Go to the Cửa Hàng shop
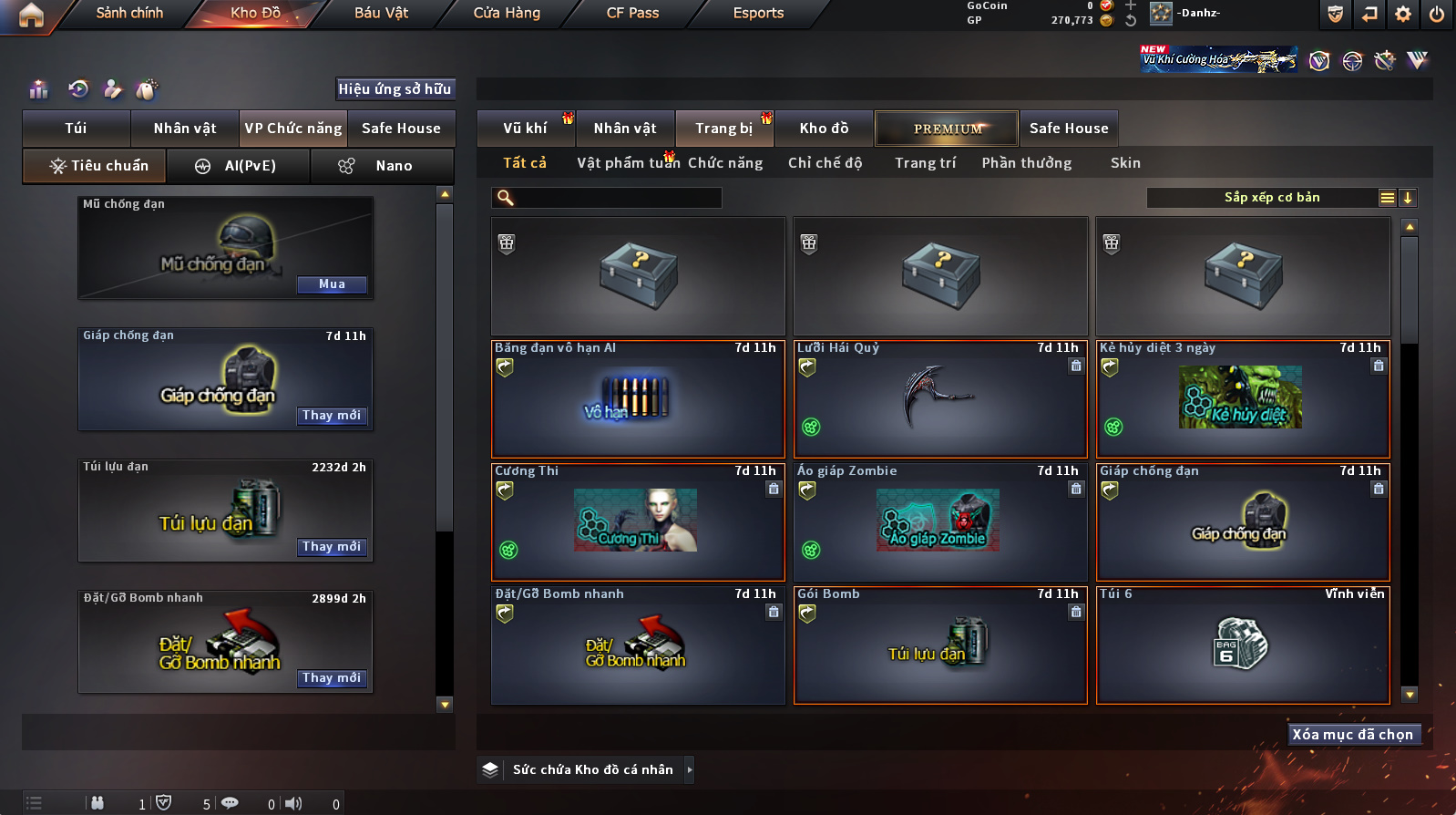The image size is (1456, 815). (507, 13)
